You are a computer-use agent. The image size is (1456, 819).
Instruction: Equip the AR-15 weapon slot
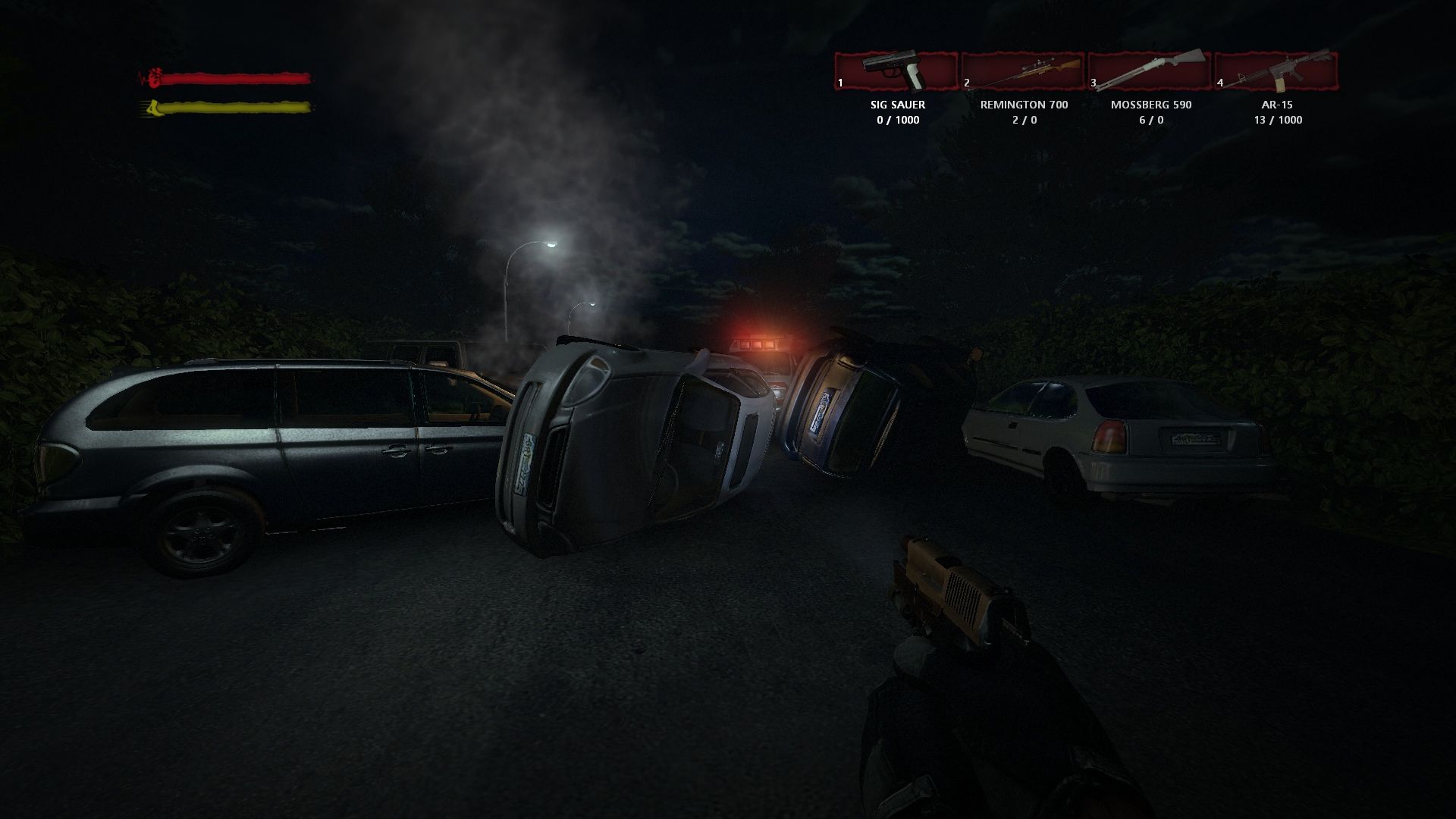tap(1277, 71)
